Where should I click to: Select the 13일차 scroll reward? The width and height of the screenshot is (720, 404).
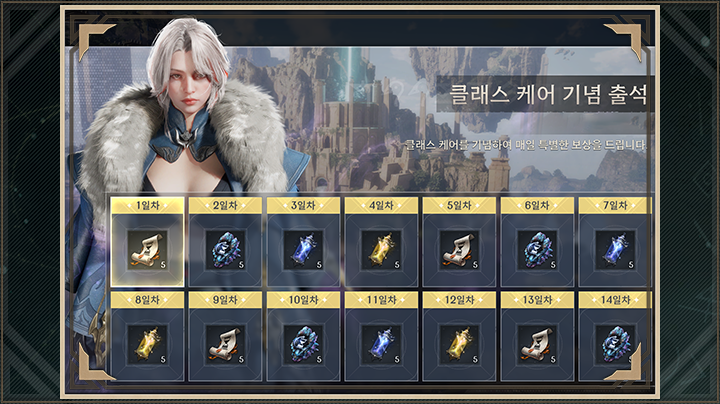(x=537, y=343)
